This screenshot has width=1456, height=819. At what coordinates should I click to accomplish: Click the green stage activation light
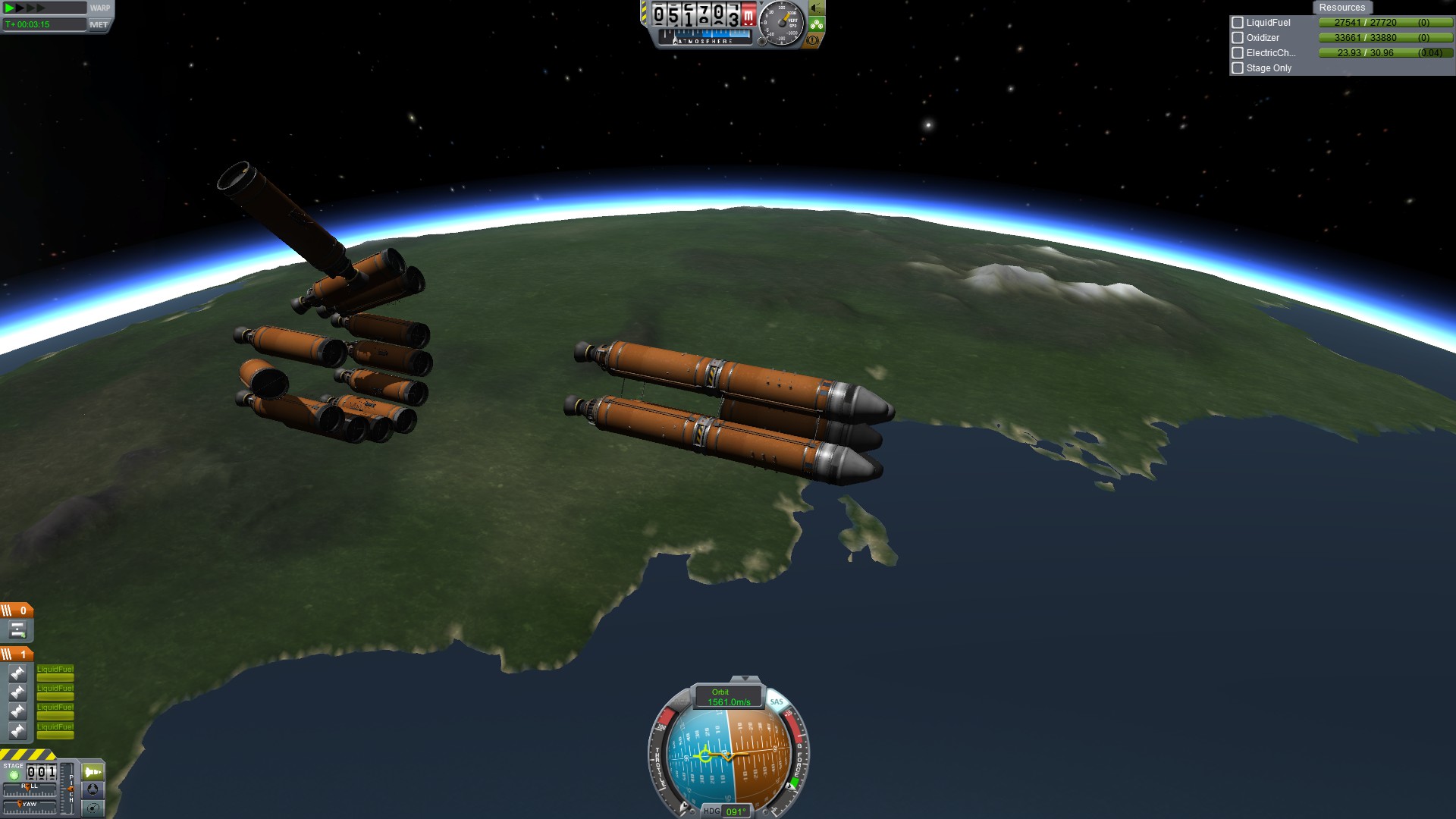pos(14,775)
